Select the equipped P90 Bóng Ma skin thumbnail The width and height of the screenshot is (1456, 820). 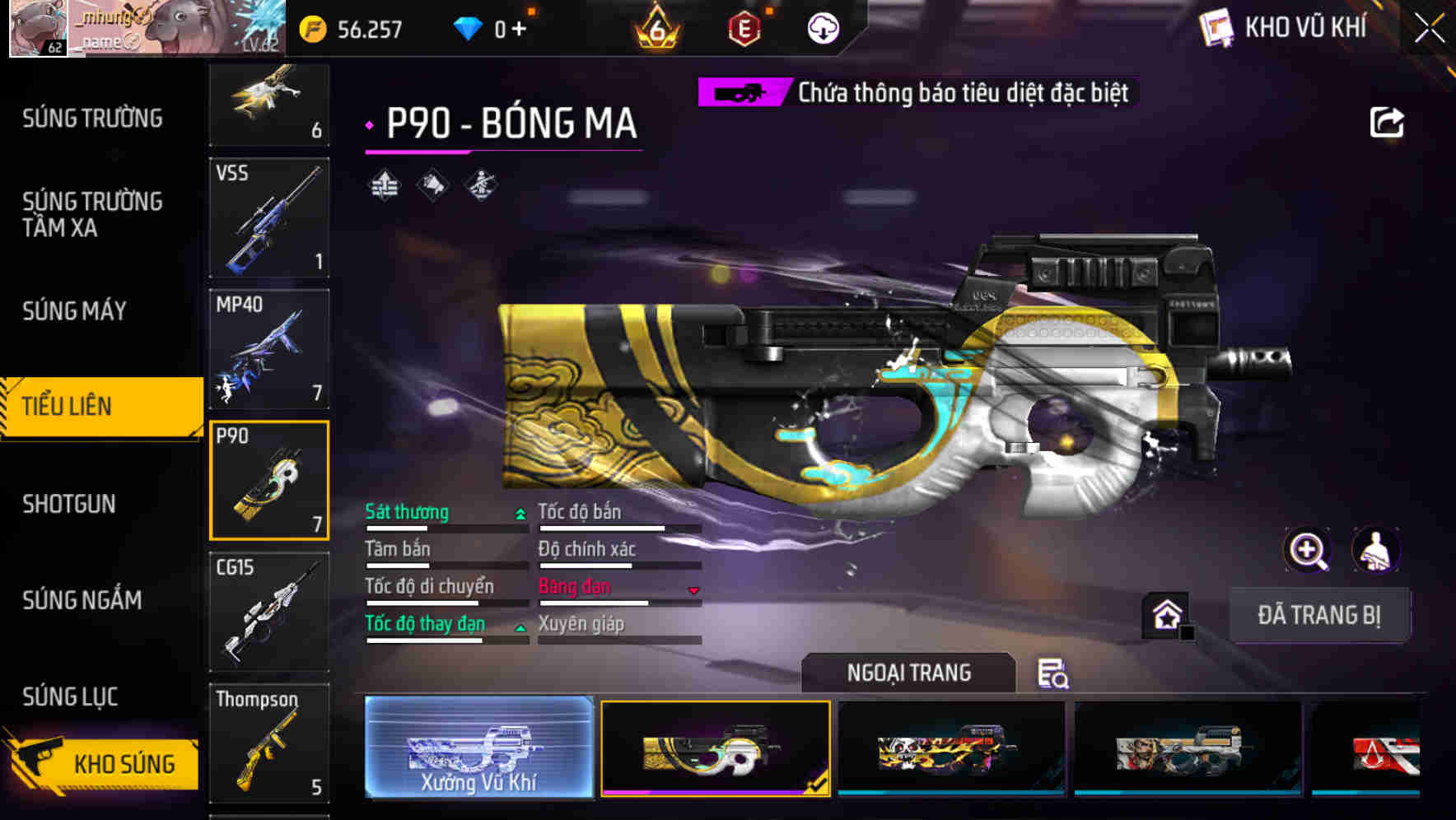point(715,747)
